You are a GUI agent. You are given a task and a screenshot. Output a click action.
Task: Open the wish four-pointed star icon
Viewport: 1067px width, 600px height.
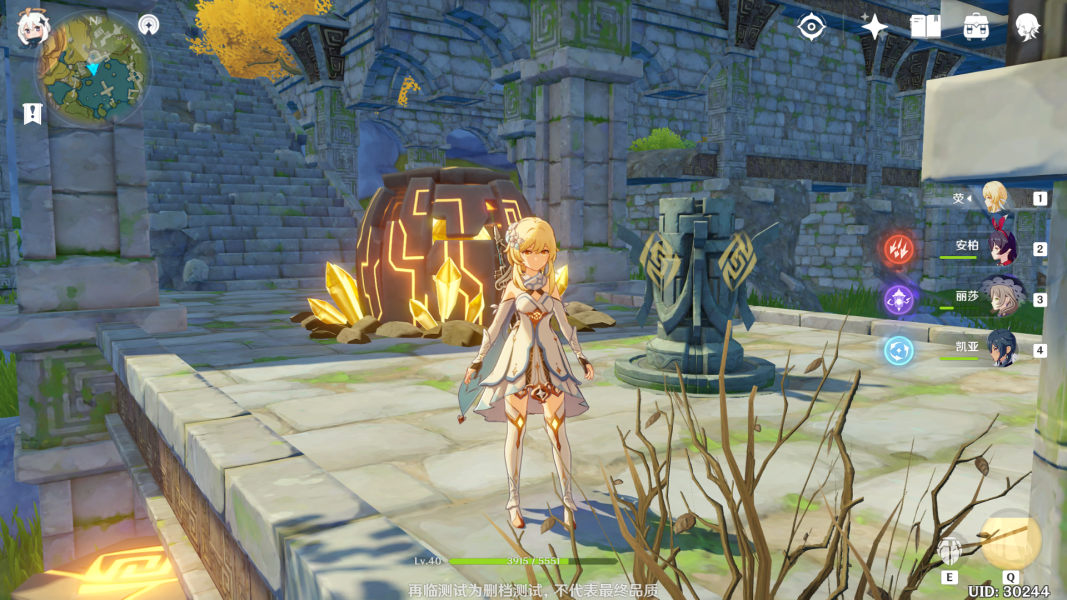click(874, 27)
